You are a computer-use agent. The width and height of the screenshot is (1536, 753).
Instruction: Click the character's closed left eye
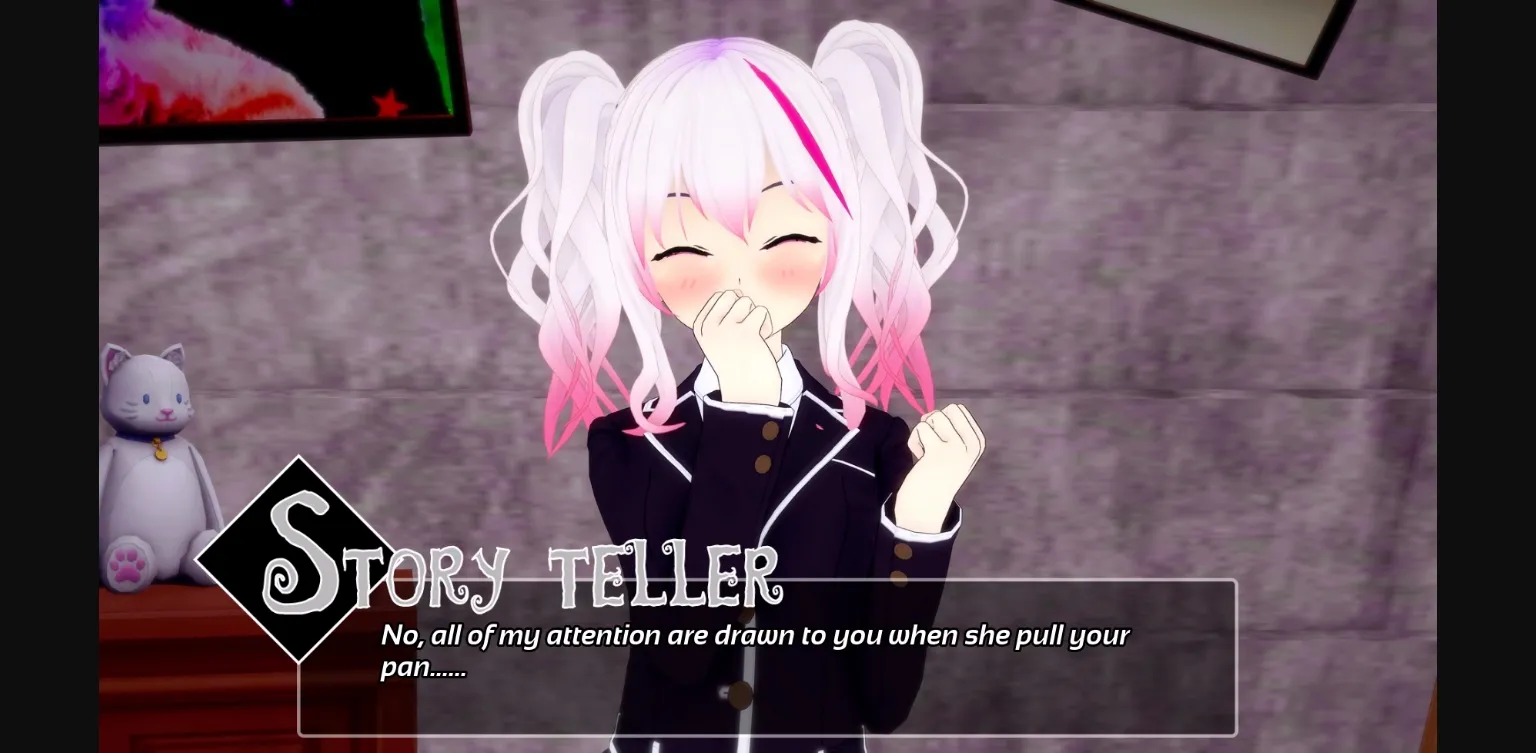[x=789, y=243]
